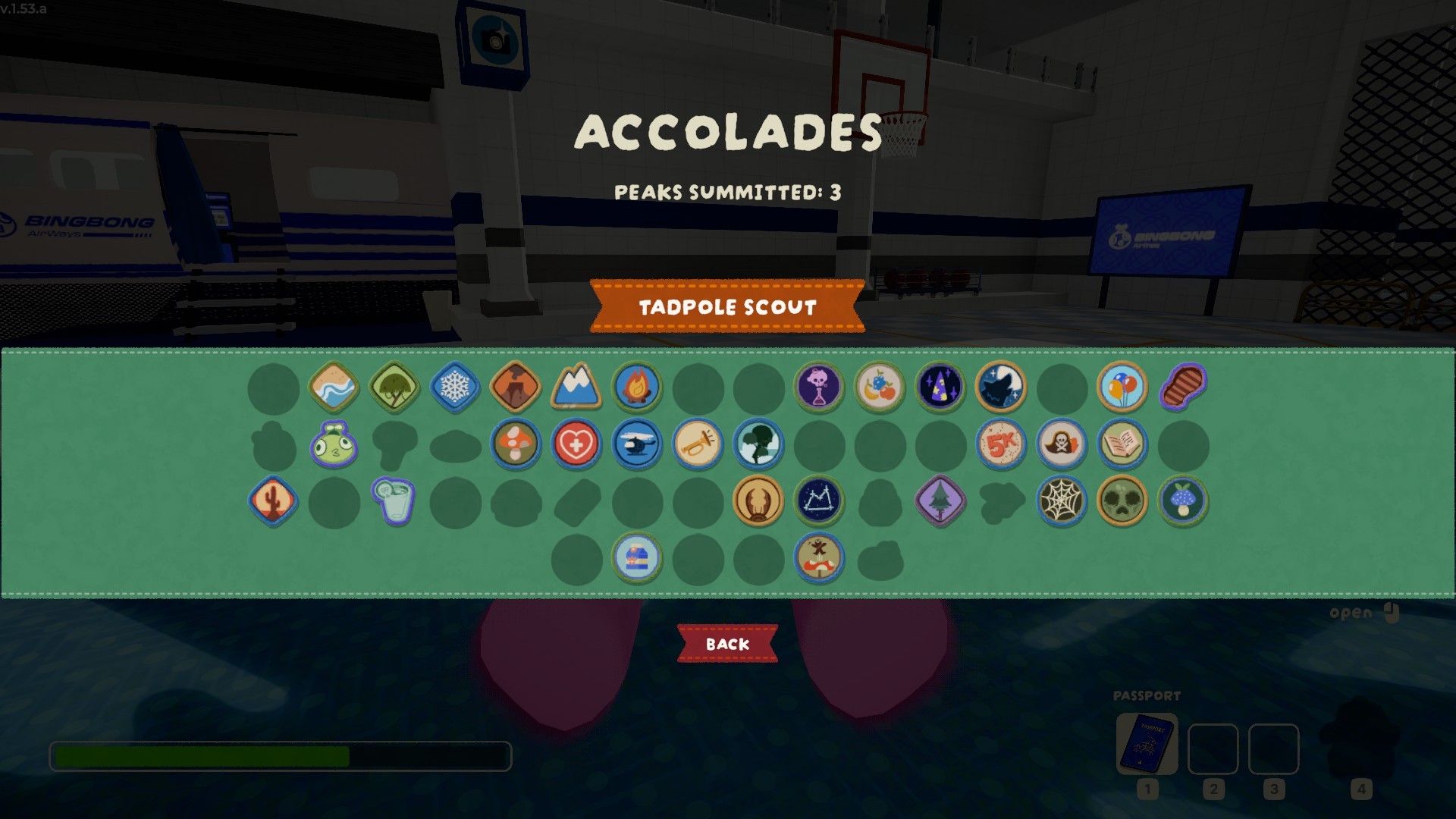Click the wizard hat badge
Screen dimensions: 1456x819
coord(940,388)
